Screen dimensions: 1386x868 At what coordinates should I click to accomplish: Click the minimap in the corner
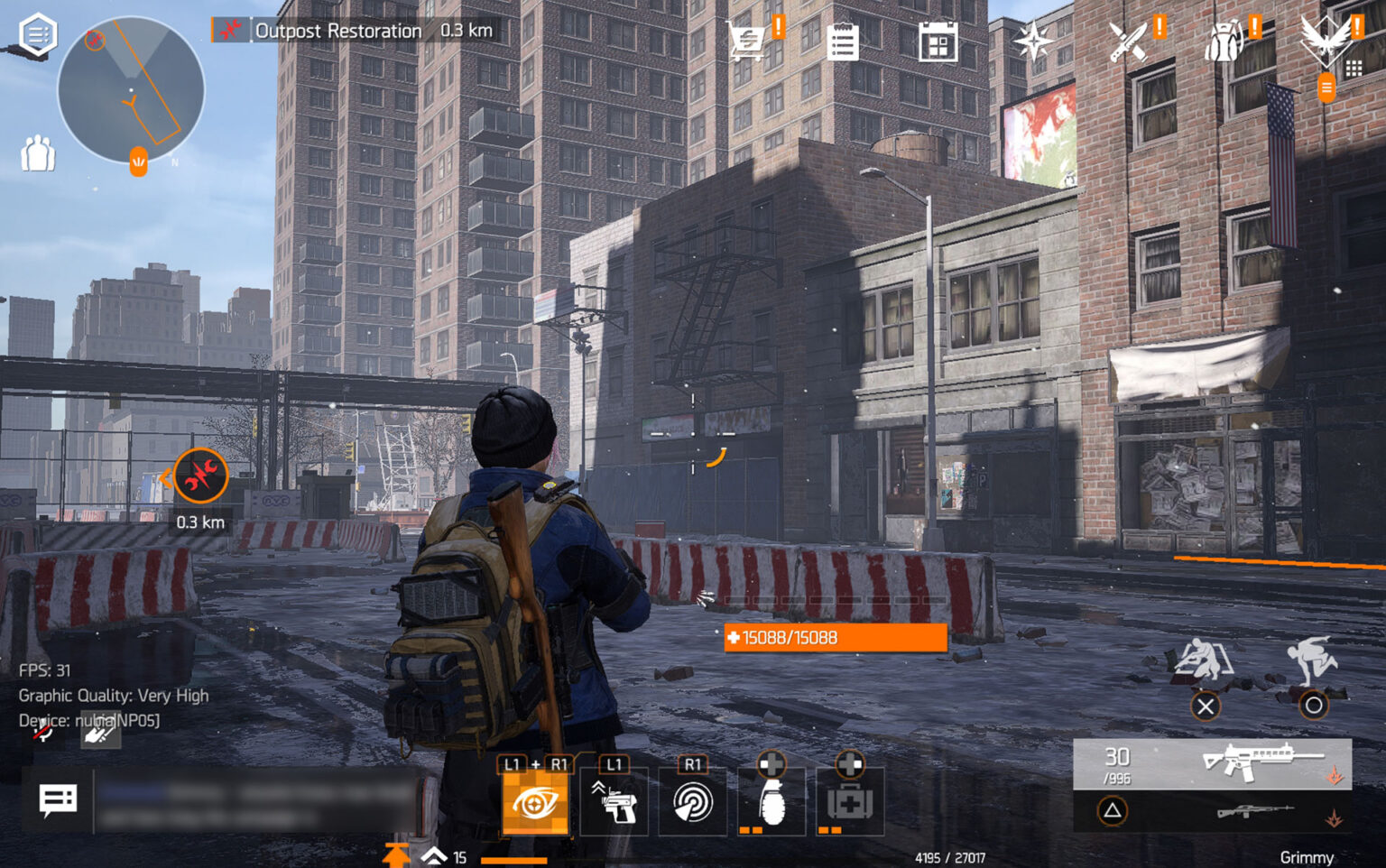pos(131,90)
